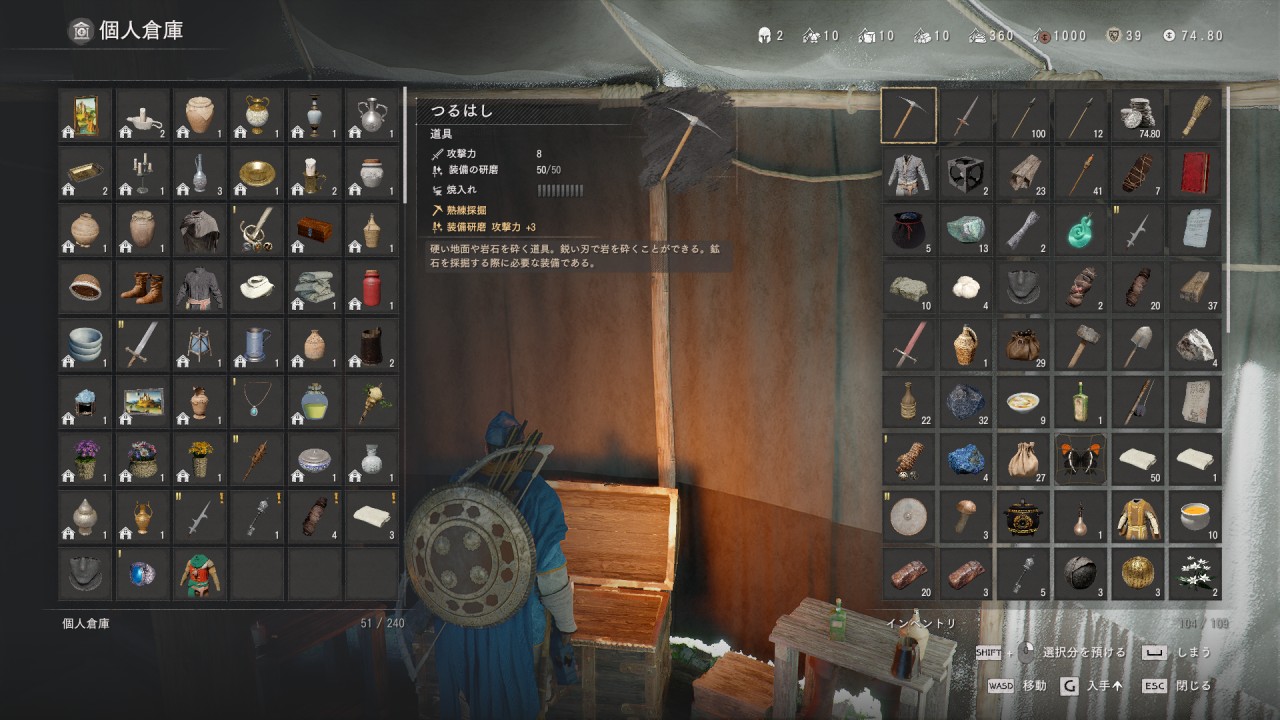Screen dimensions: 1280x720
Task: Select the yellow potion flask
Action: pyautogui.click(x=314, y=403)
